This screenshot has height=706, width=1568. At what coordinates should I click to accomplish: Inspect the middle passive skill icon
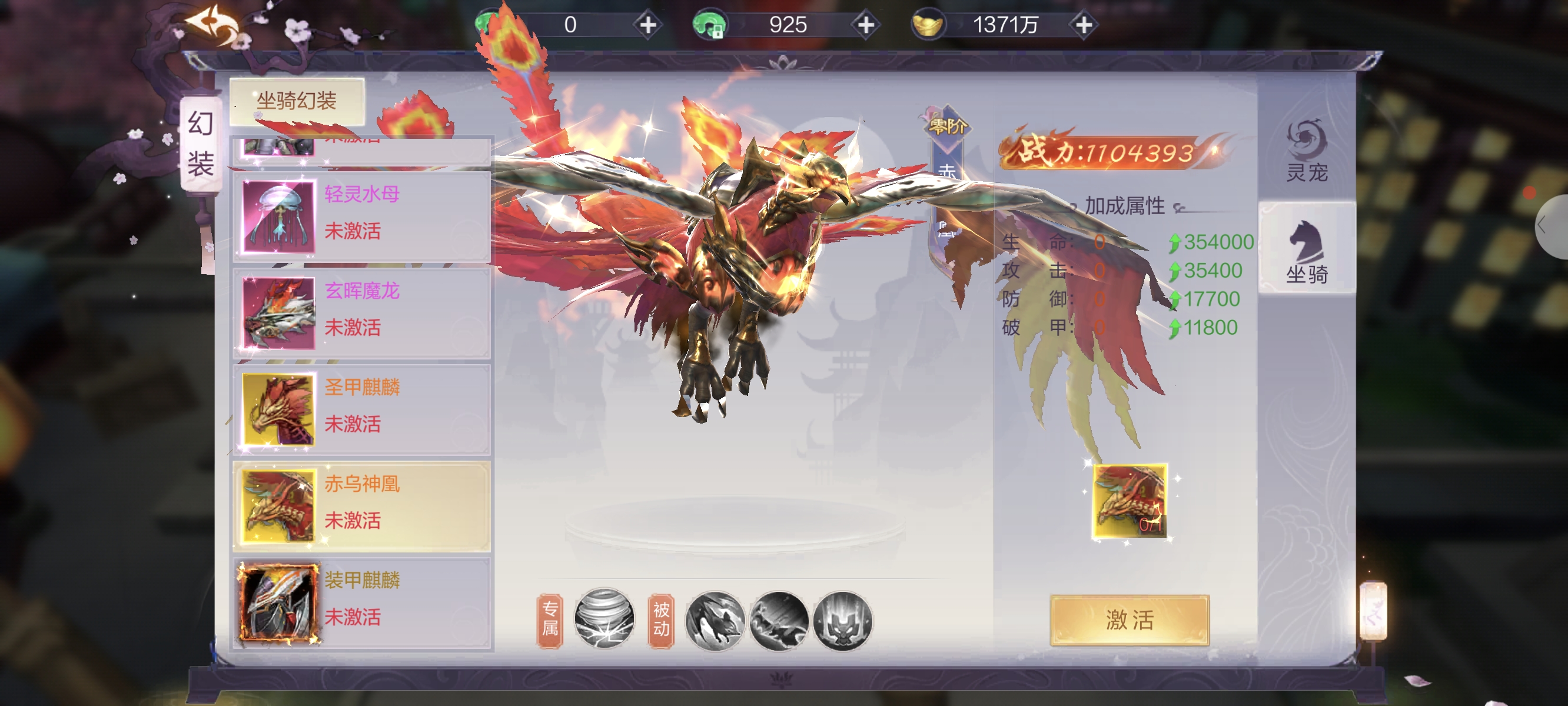[779, 620]
